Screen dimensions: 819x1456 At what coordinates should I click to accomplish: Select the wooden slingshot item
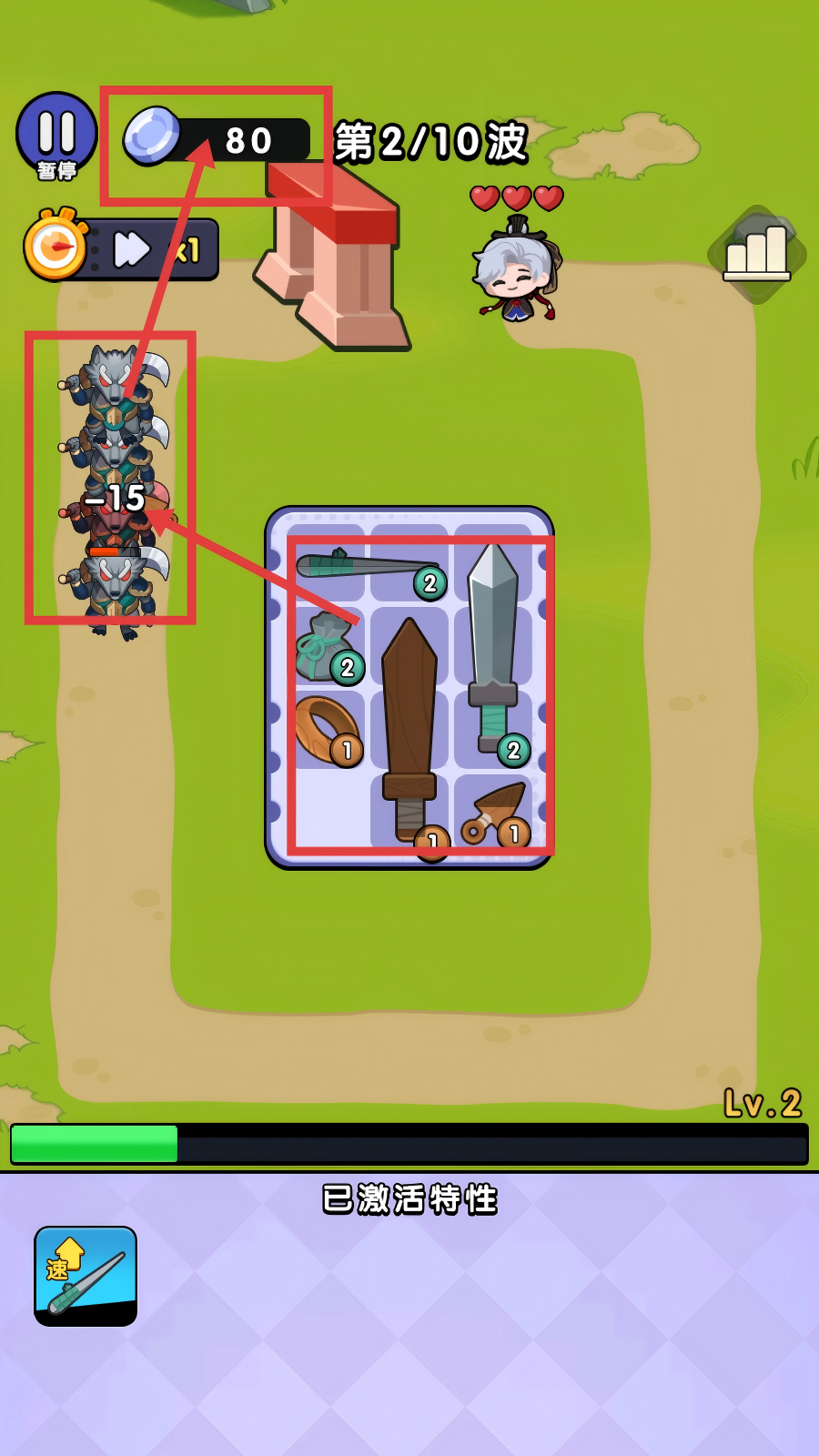point(496,813)
